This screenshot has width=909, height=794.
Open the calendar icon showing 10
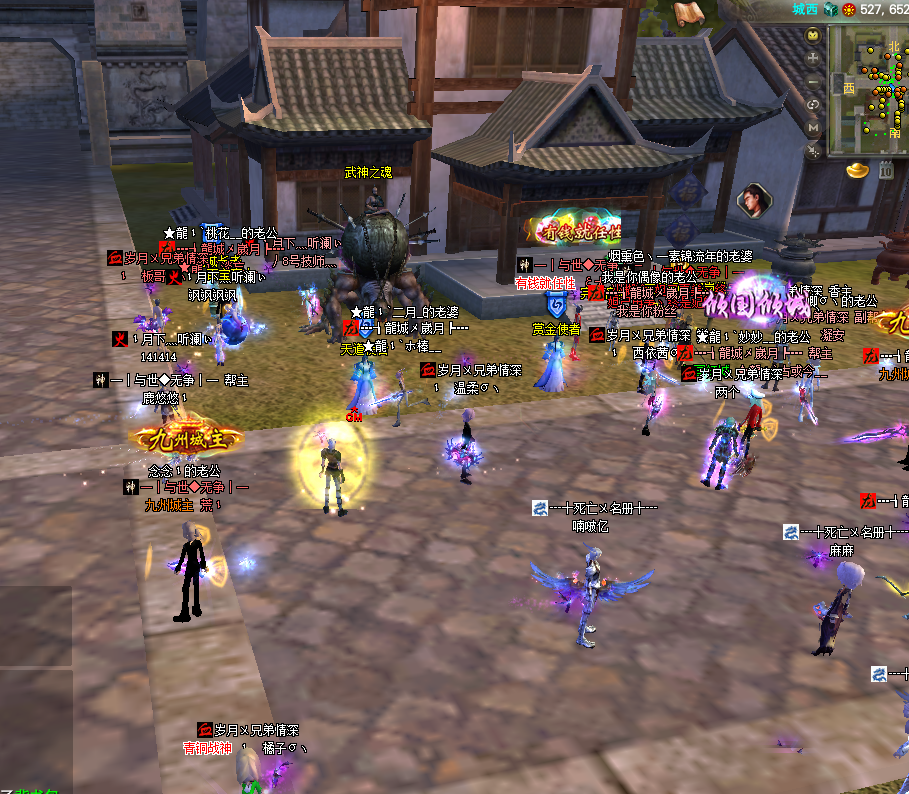coord(885,171)
